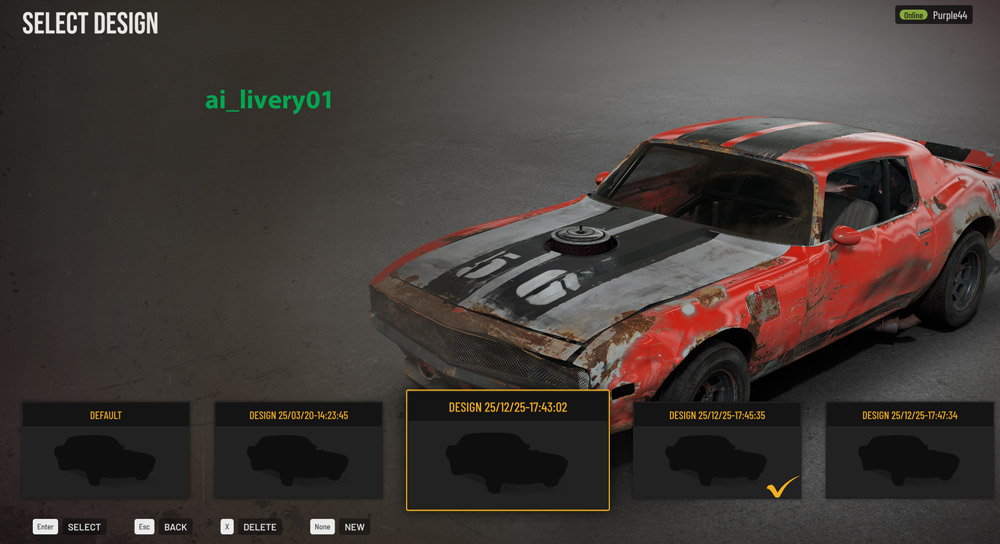Choose design 25/03/20-14:23:45

[299, 451]
